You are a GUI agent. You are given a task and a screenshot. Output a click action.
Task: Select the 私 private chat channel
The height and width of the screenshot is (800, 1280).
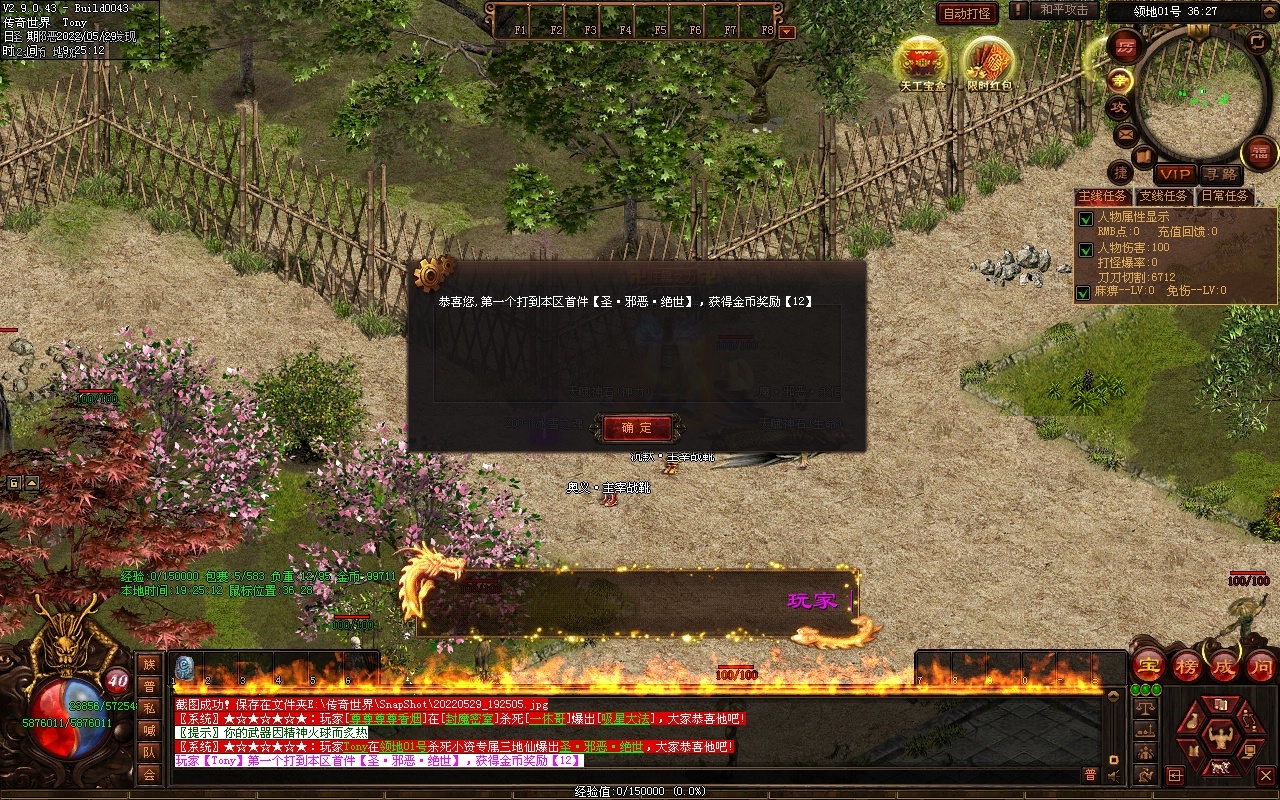pyautogui.click(x=149, y=708)
